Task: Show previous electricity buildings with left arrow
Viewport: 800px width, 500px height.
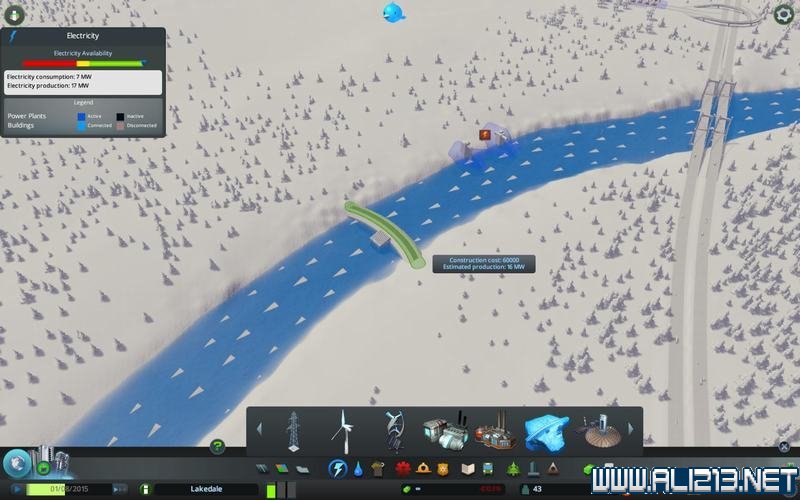Action: [258, 429]
